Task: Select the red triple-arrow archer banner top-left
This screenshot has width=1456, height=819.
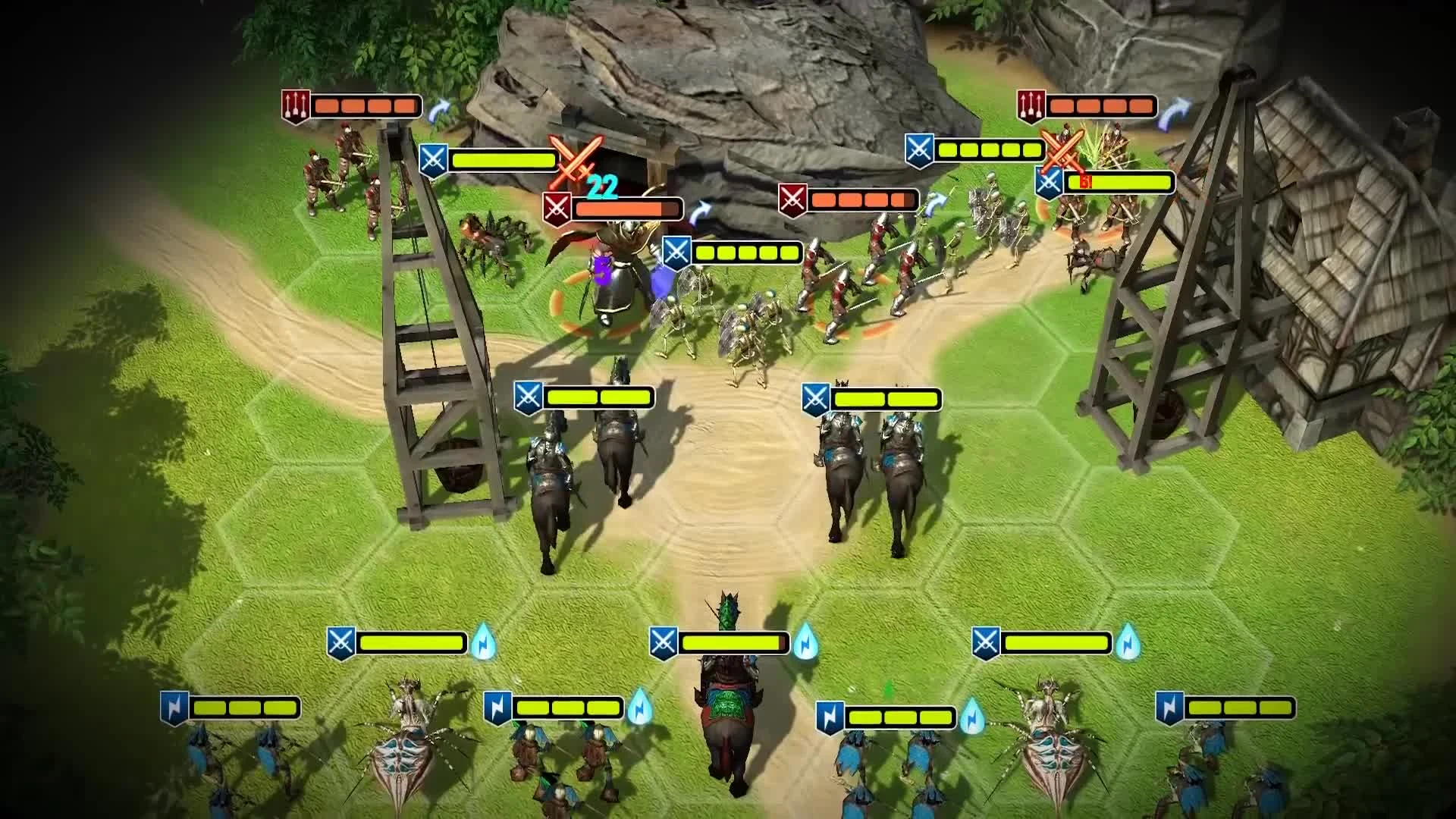Action: tap(295, 106)
